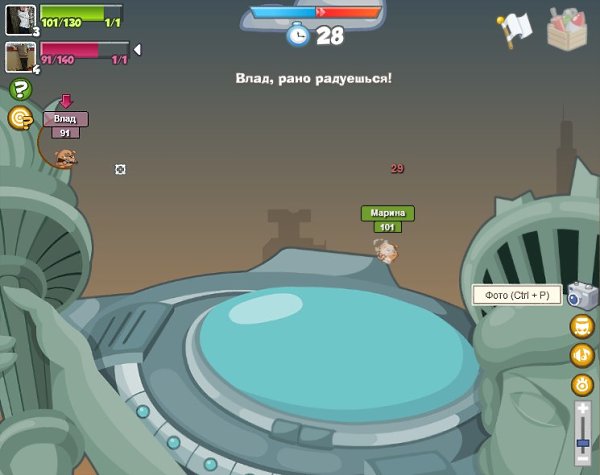Screen dimensions: 600x475
Task: Open the green question mark help
Action: 20,89
